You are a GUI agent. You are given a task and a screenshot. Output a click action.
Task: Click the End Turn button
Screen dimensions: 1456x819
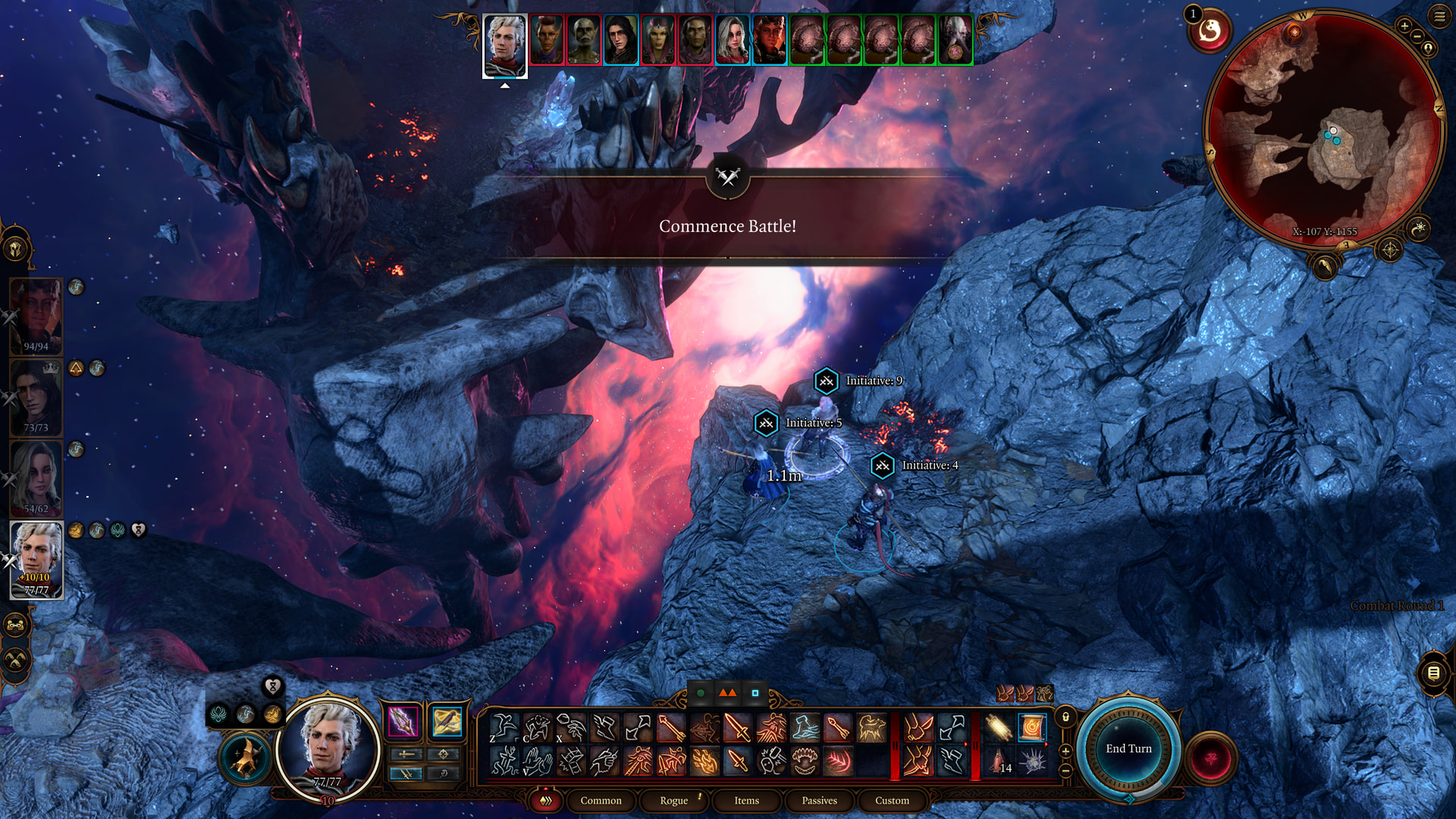click(1128, 748)
